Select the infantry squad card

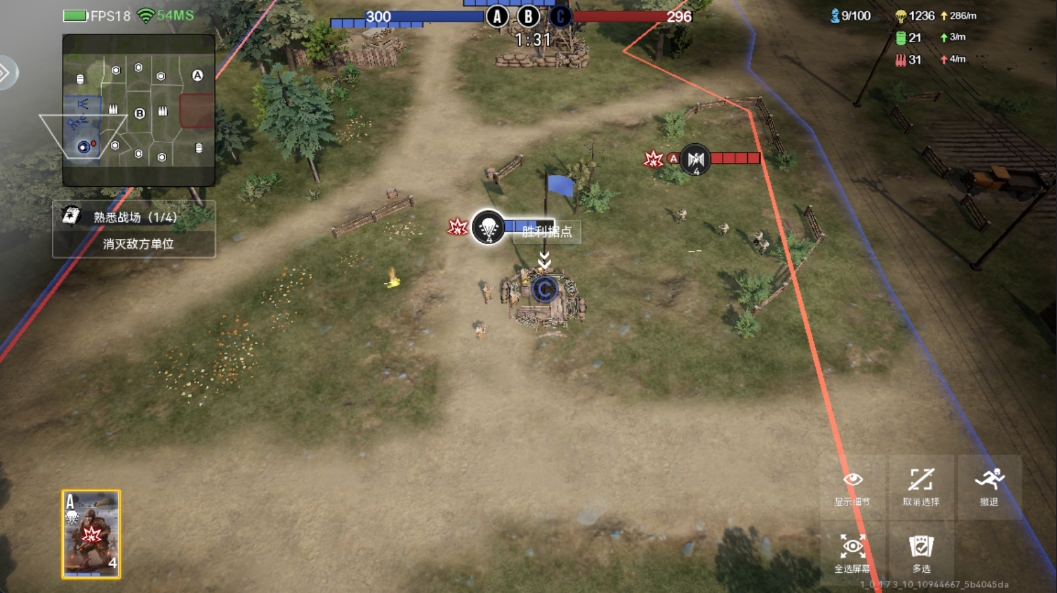(91, 534)
